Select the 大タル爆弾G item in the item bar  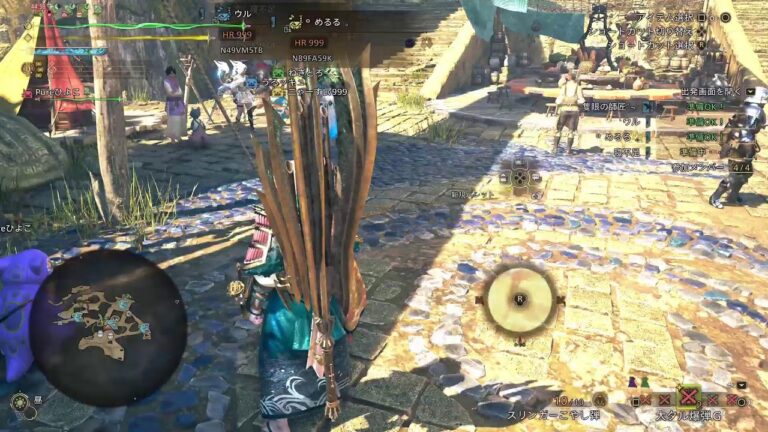point(687,398)
